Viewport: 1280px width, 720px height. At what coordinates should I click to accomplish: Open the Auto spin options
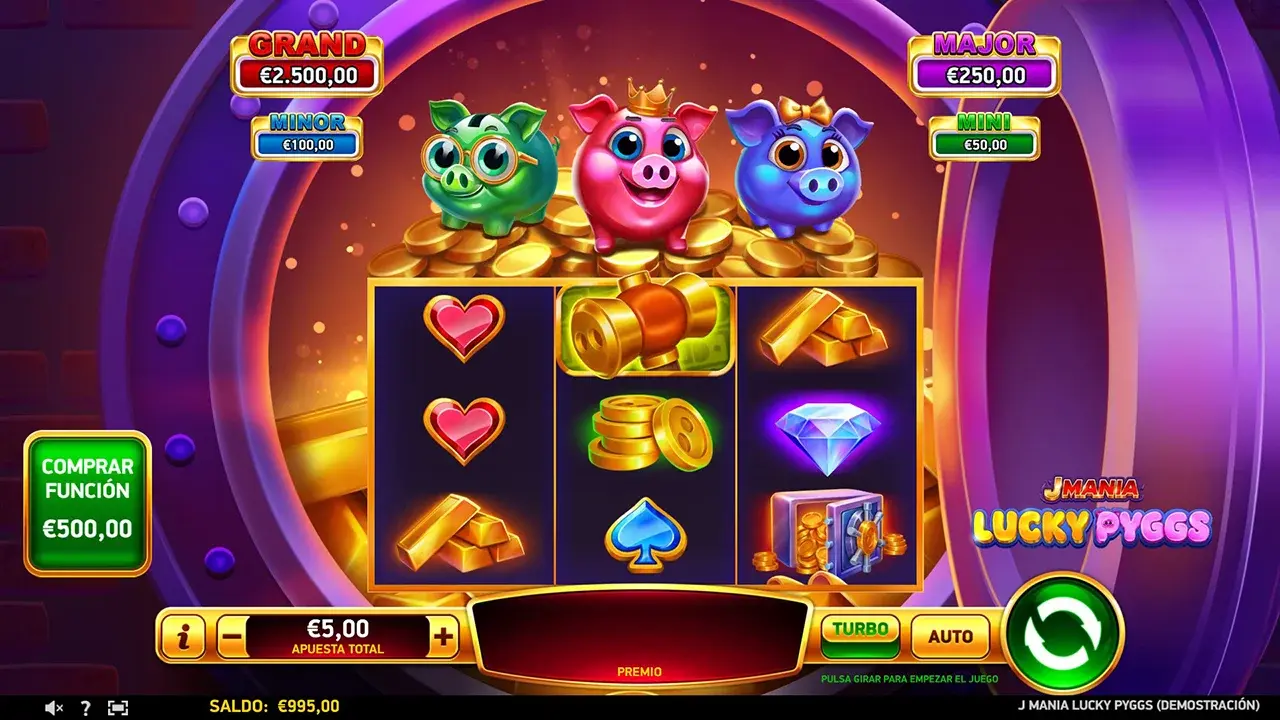click(x=950, y=636)
